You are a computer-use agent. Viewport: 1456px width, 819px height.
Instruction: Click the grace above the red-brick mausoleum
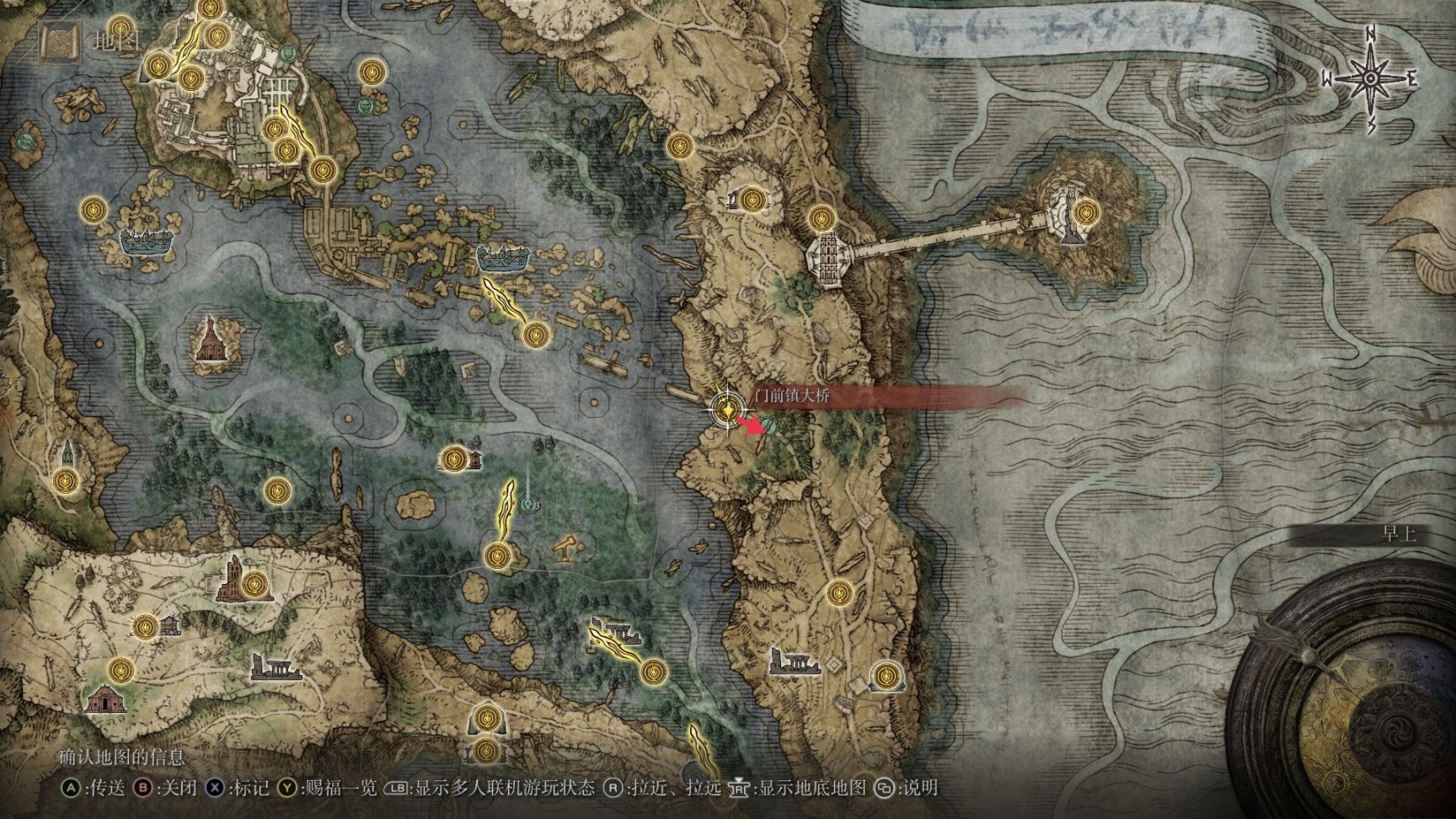(x=122, y=671)
